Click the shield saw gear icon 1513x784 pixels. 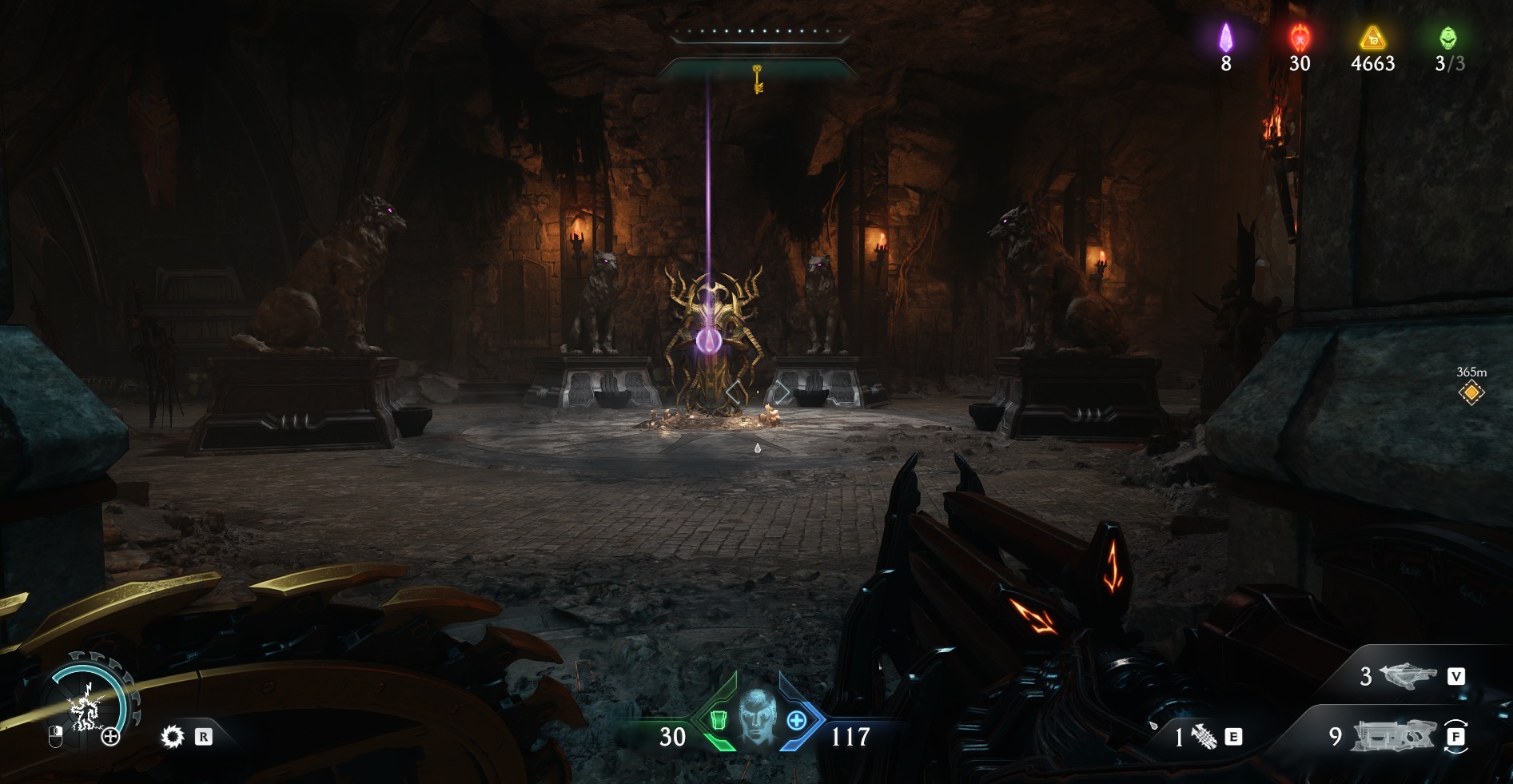click(172, 736)
